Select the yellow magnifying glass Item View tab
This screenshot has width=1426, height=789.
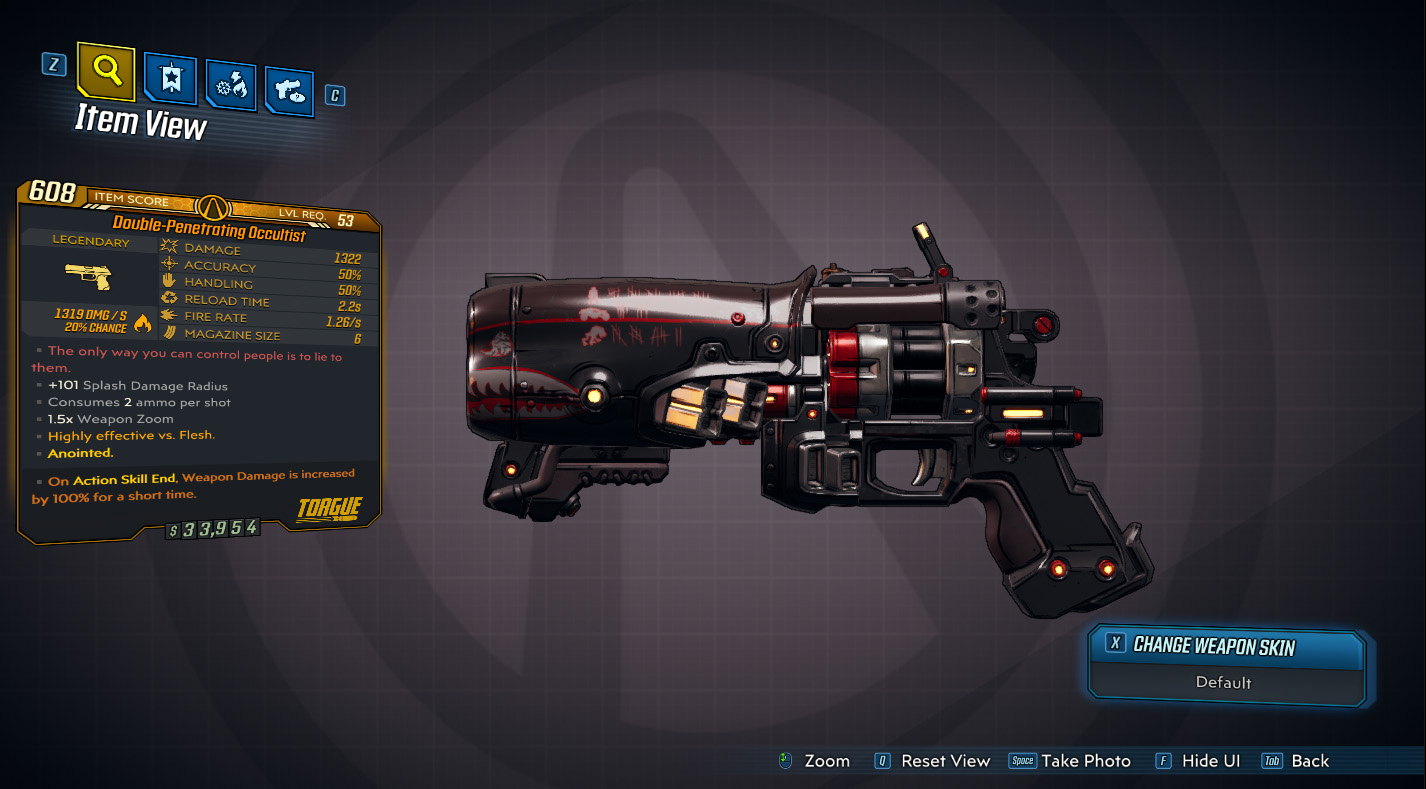point(105,72)
